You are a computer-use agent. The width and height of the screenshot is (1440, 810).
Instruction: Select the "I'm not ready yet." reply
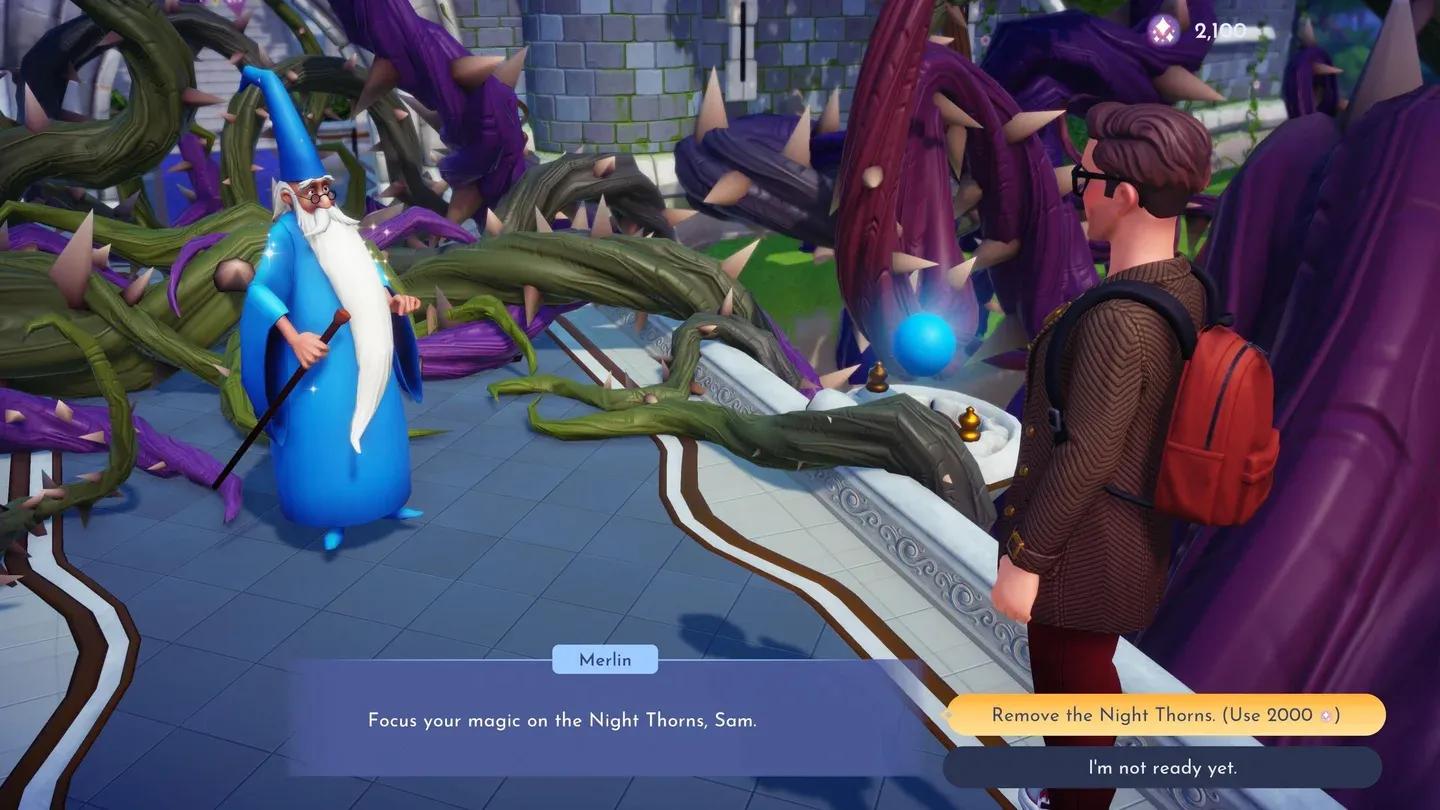pos(1162,767)
